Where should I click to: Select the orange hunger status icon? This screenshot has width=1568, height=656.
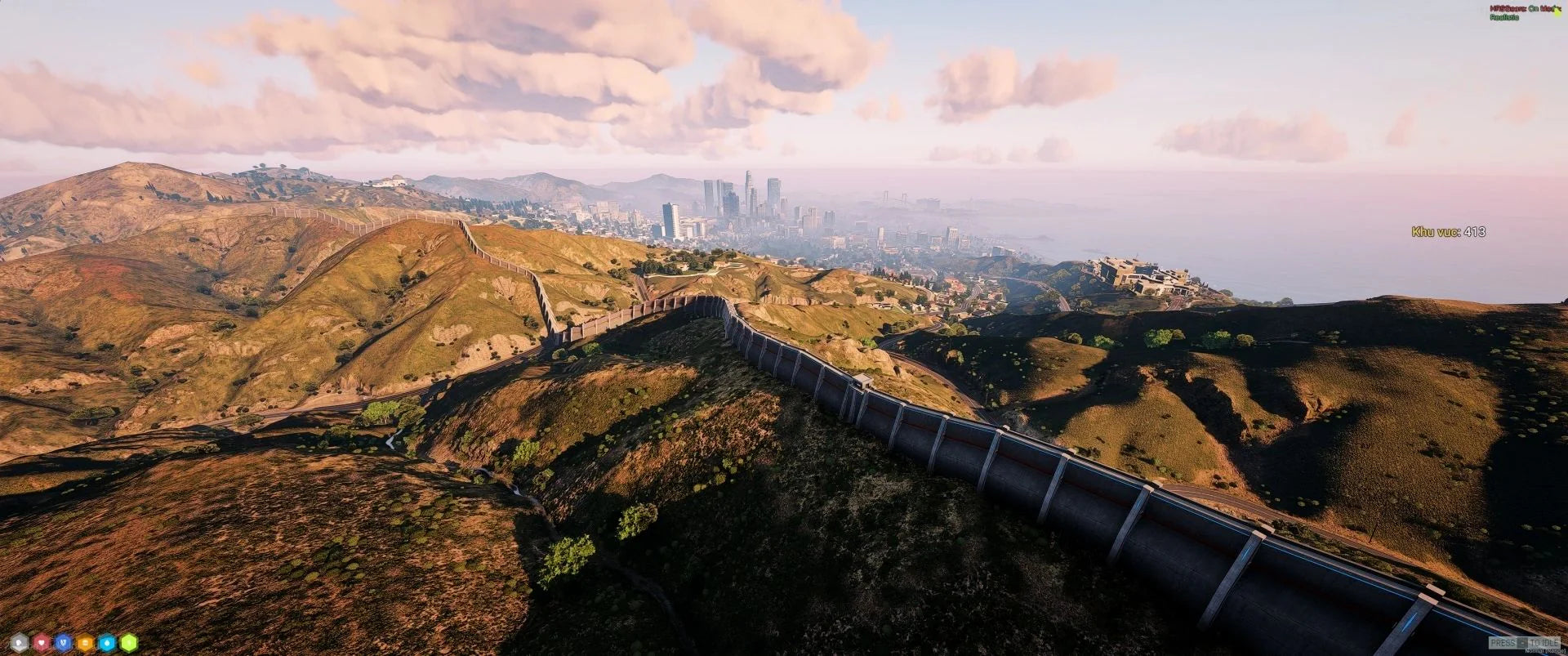click(x=86, y=643)
